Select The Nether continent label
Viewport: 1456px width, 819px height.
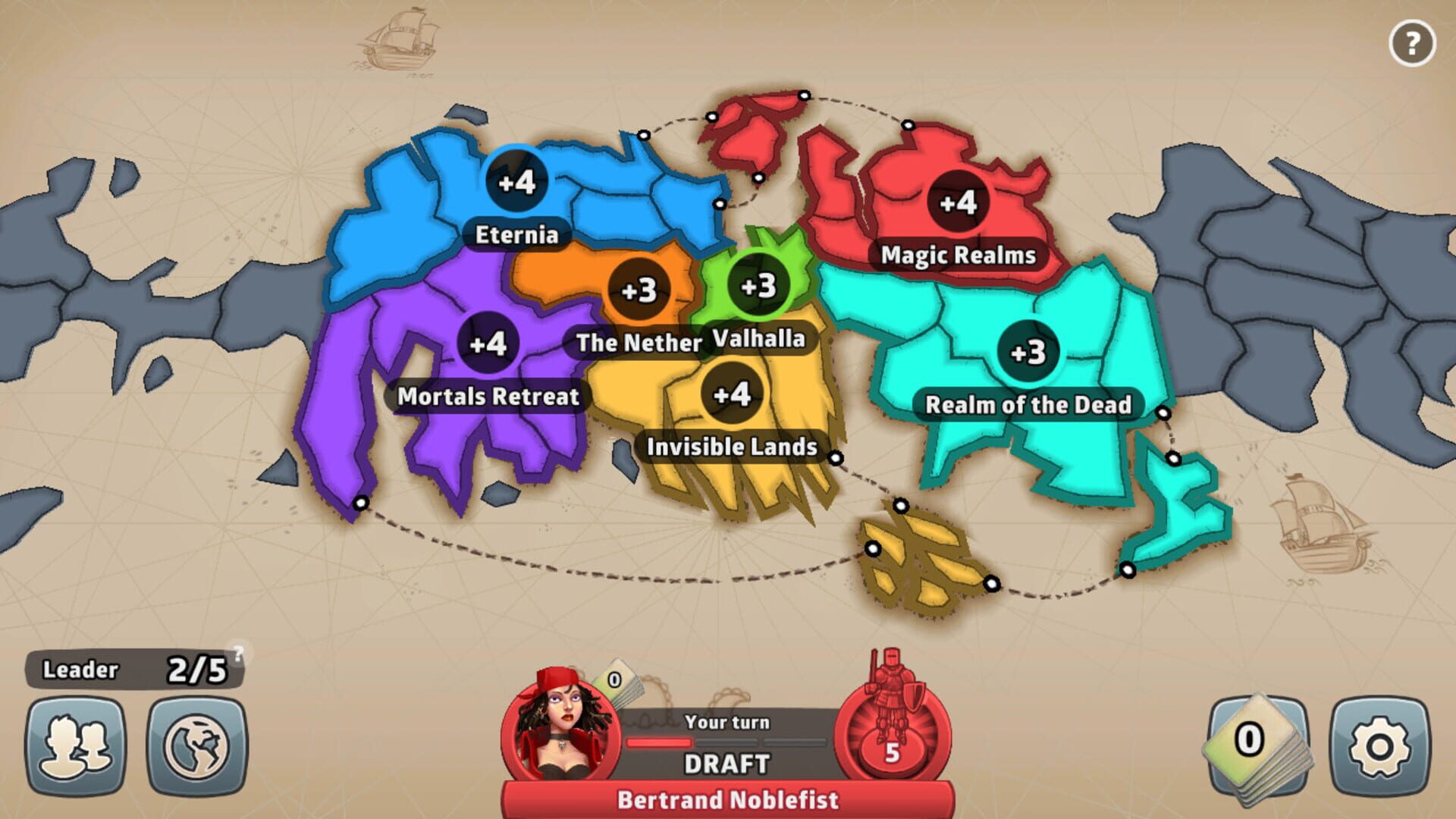(x=637, y=343)
